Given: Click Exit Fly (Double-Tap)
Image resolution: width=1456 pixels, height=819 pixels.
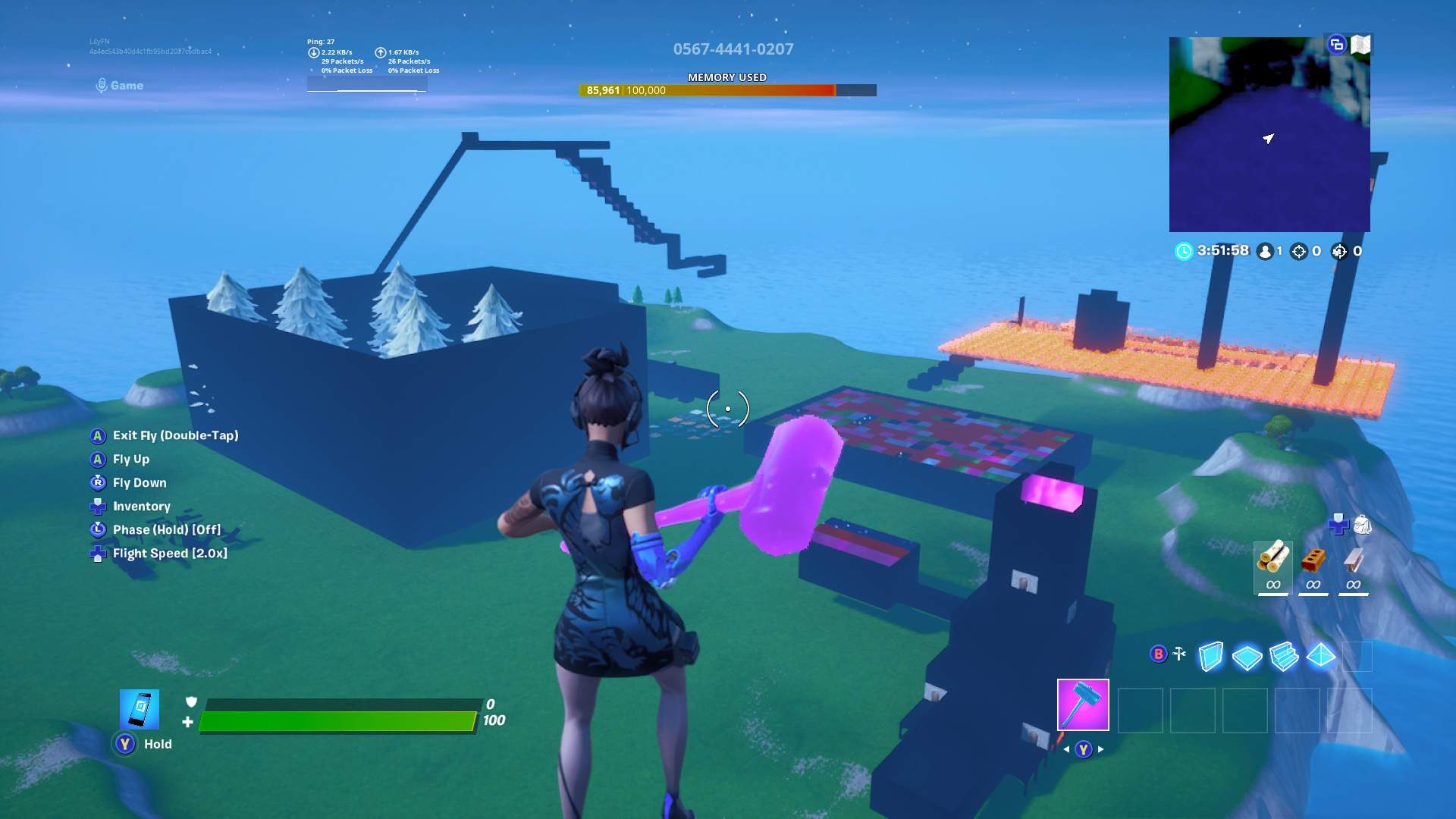Looking at the screenshot, I should point(175,435).
